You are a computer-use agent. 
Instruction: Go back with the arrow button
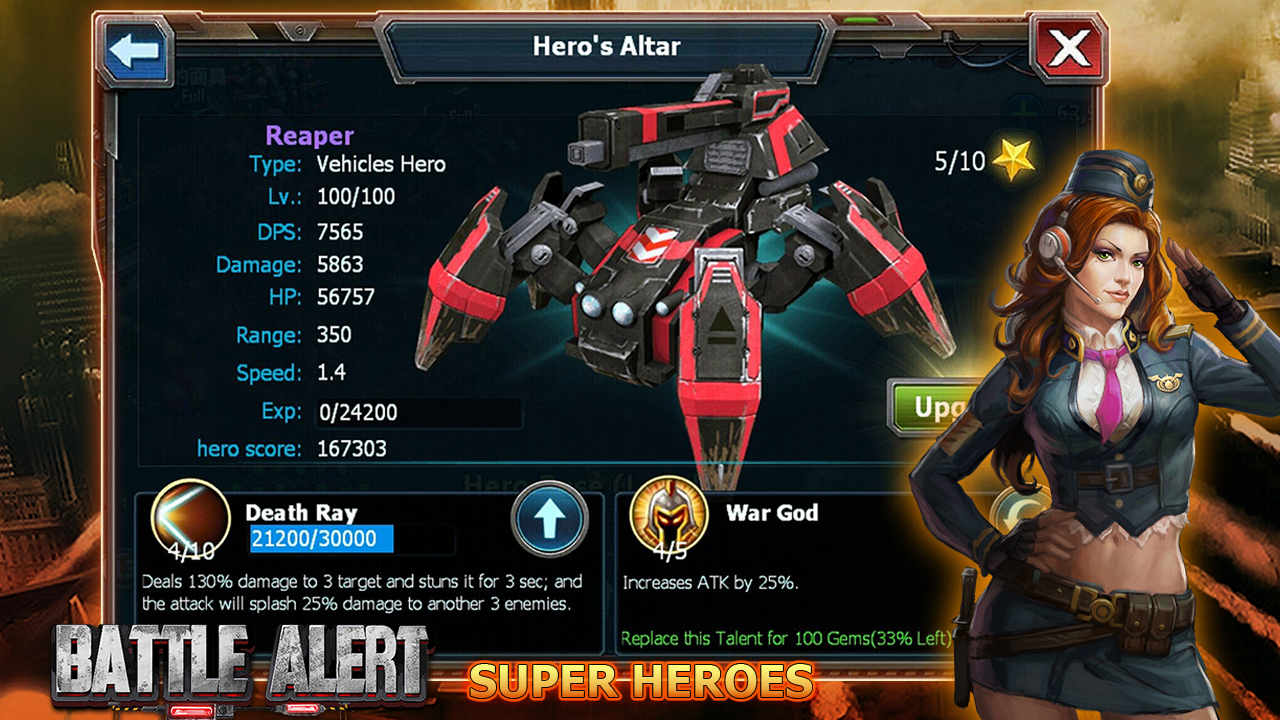click(x=134, y=51)
